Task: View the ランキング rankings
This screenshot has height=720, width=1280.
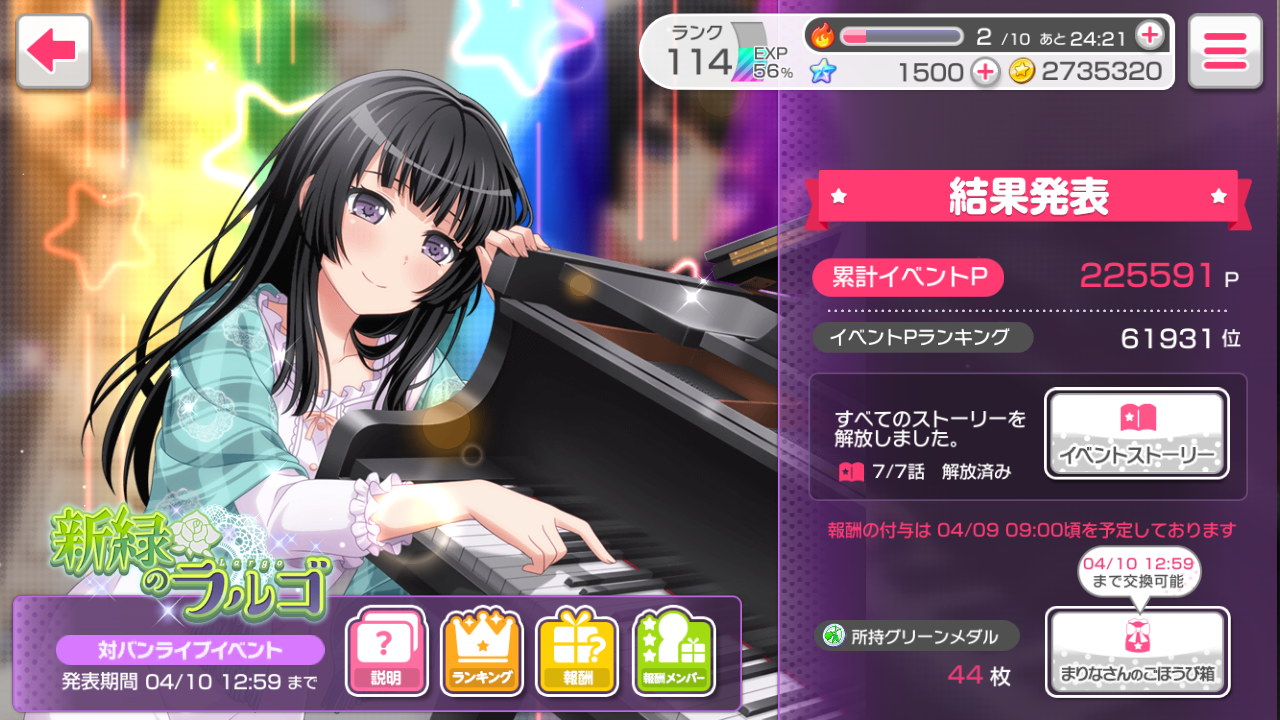Action: pyautogui.click(x=482, y=652)
